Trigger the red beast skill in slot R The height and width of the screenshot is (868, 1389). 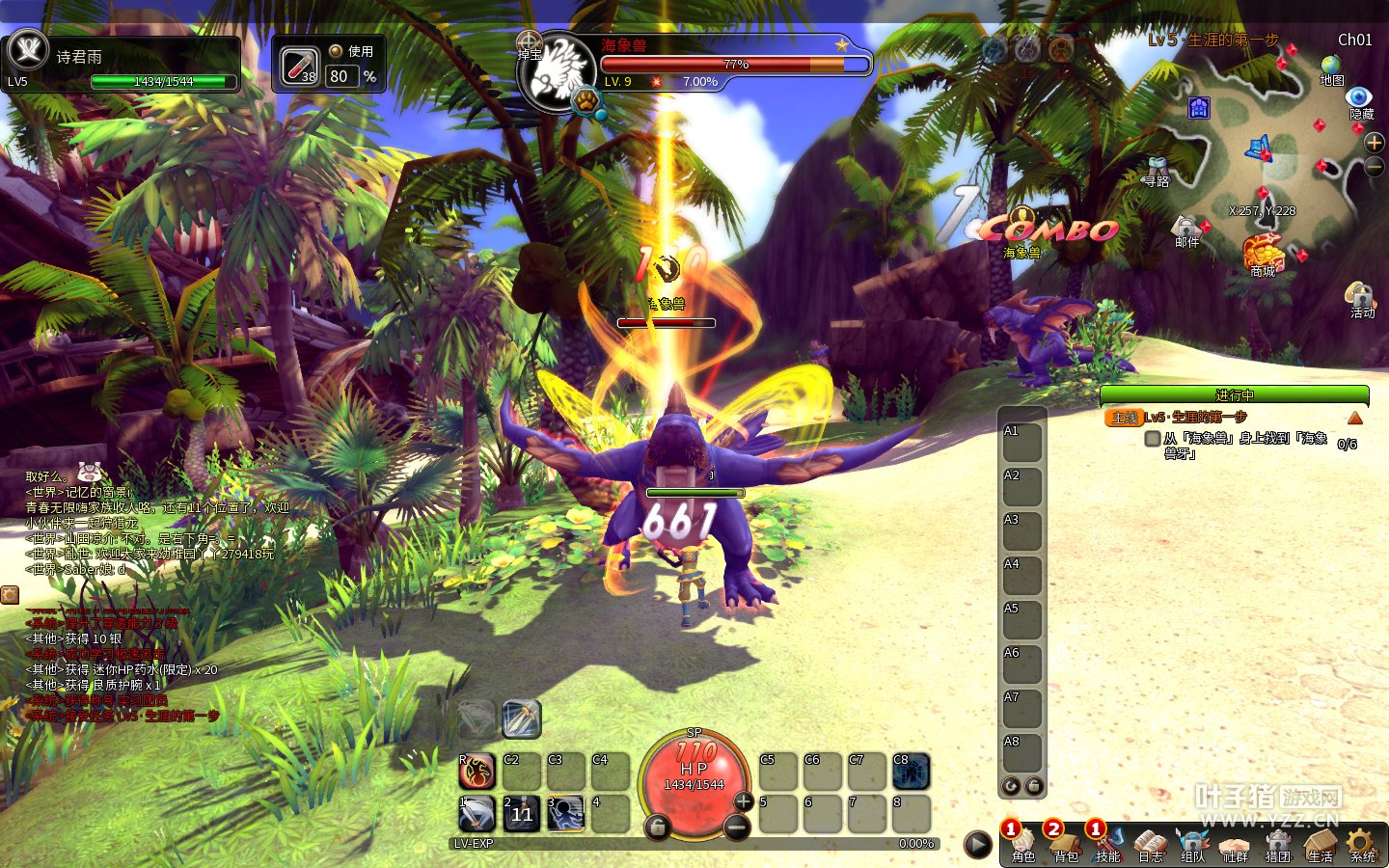pos(477,772)
